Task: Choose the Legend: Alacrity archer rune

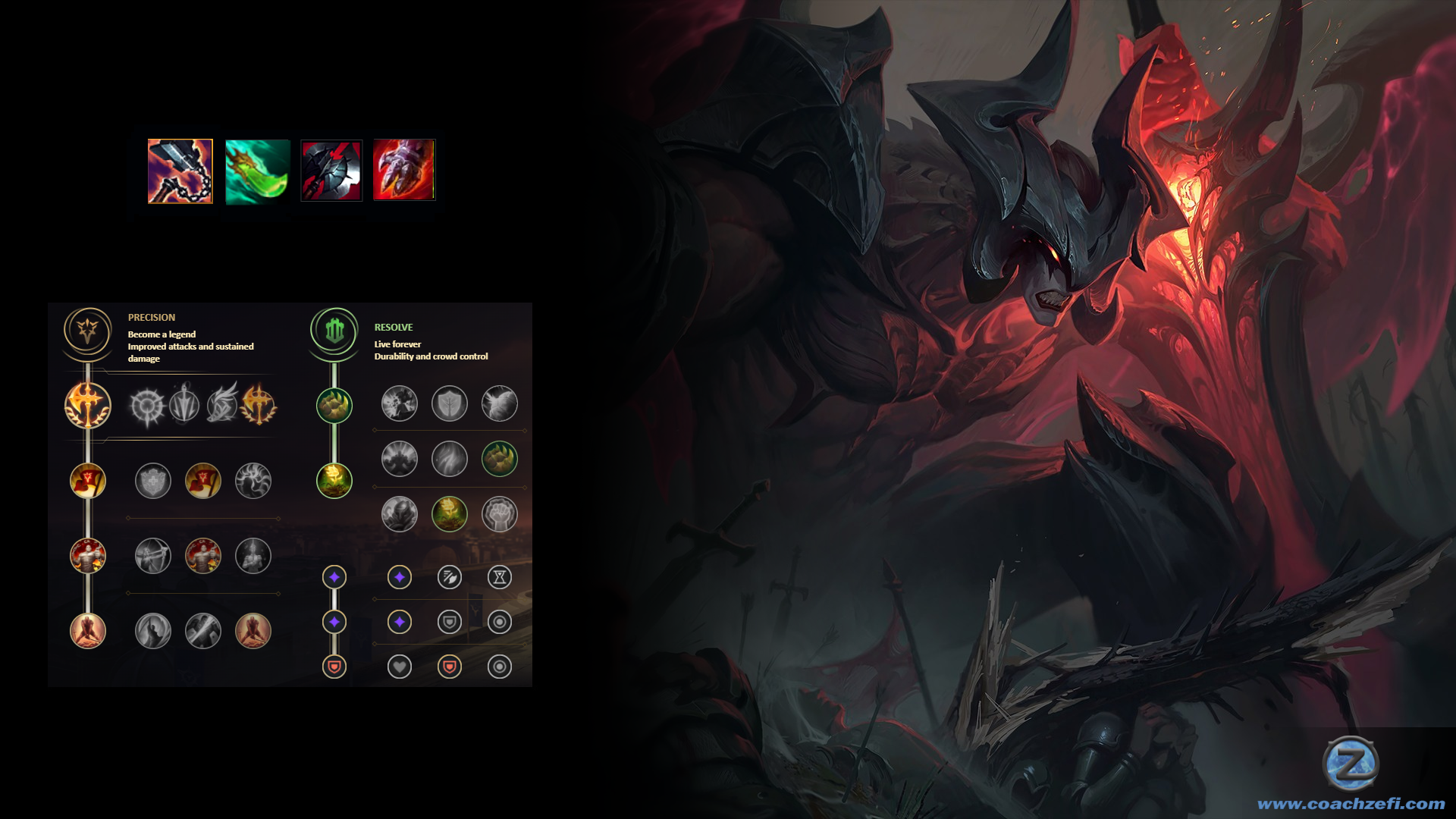Action: pos(152,556)
